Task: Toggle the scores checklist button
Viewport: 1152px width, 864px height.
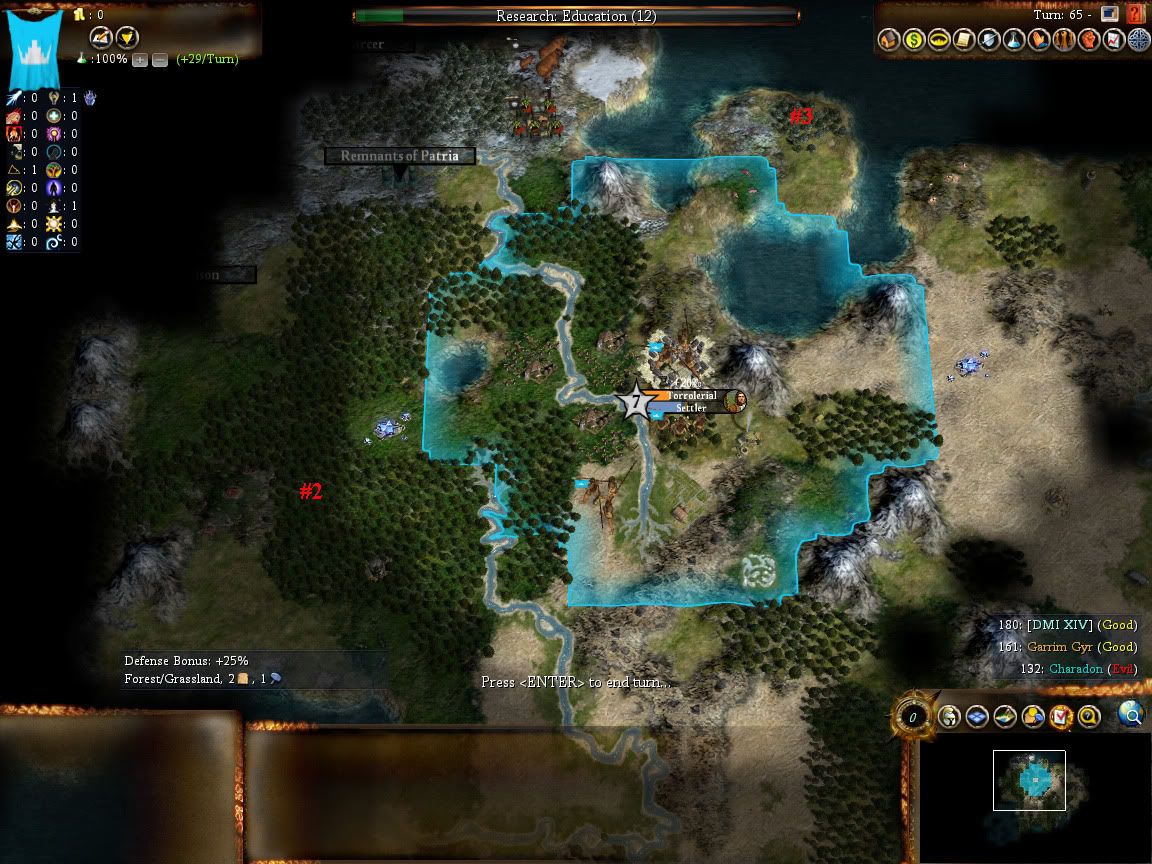Action: [x=1061, y=716]
